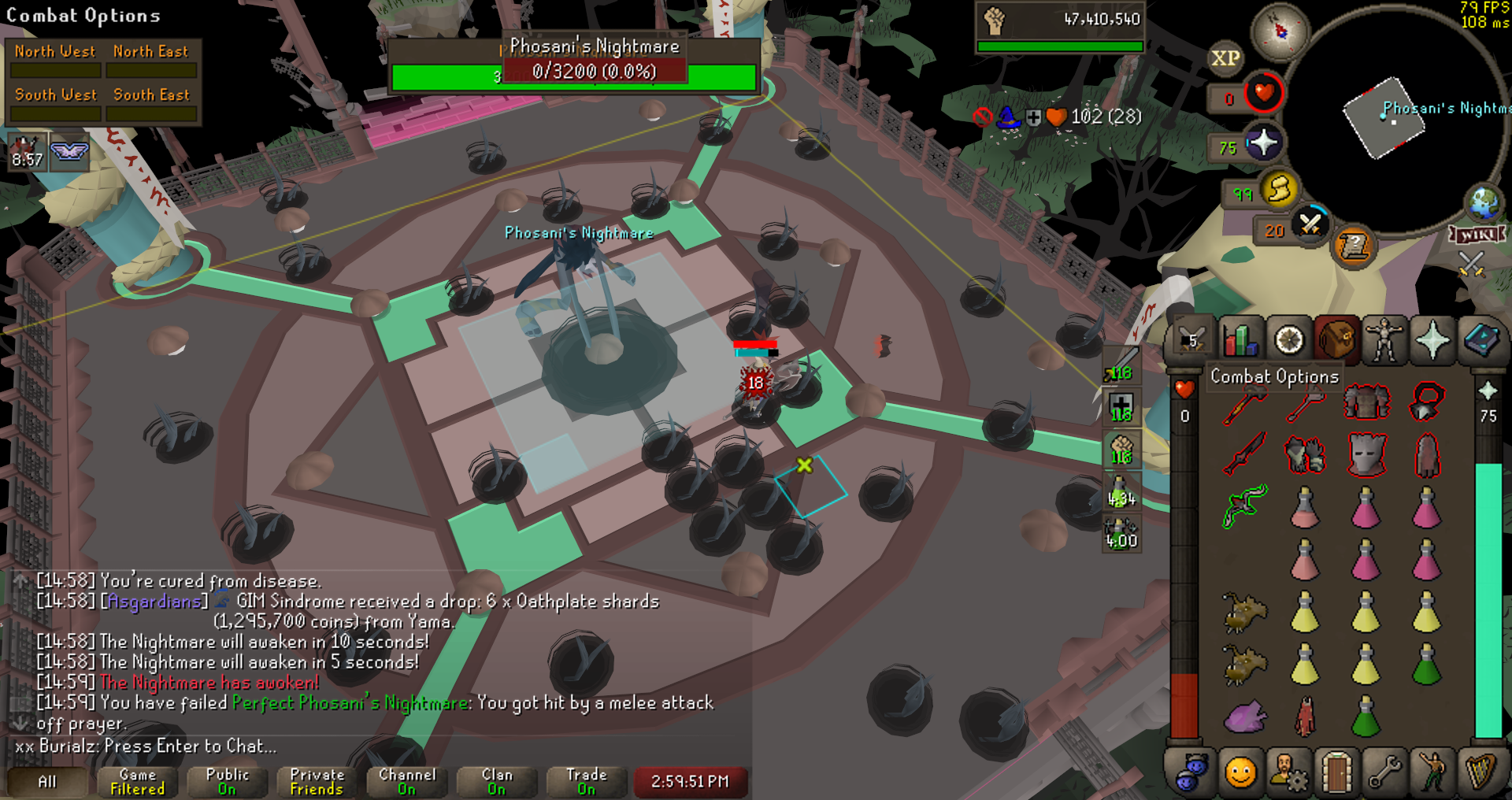Screen dimensions: 1512x800
Task: Open the Combat Options tab
Action: coord(1191,341)
